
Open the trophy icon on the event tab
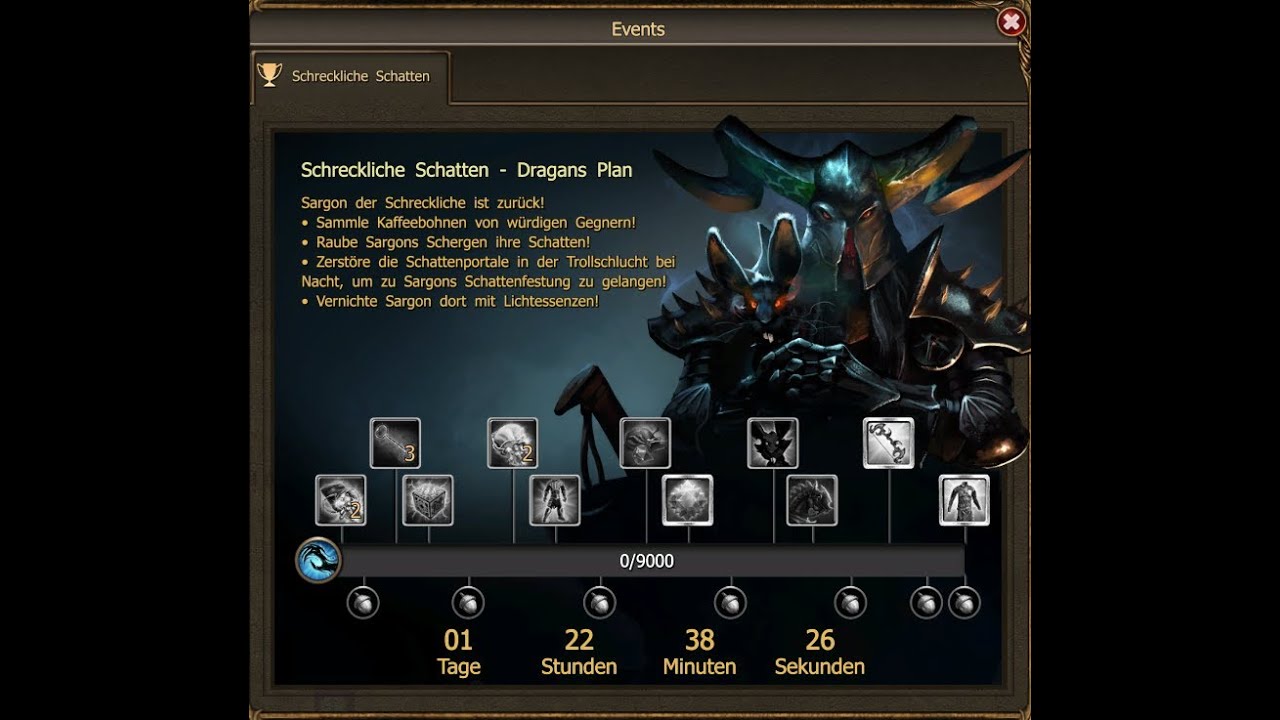coord(267,73)
